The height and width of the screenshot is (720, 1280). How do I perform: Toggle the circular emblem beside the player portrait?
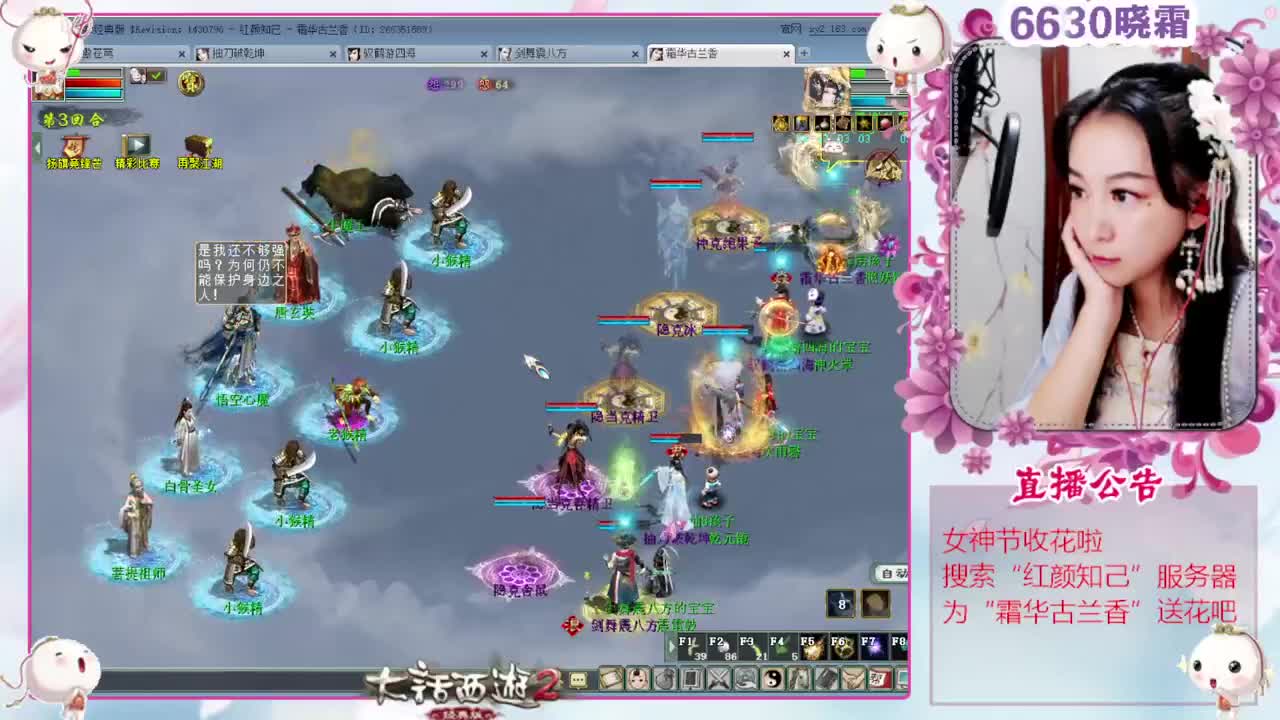(x=191, y=84)
